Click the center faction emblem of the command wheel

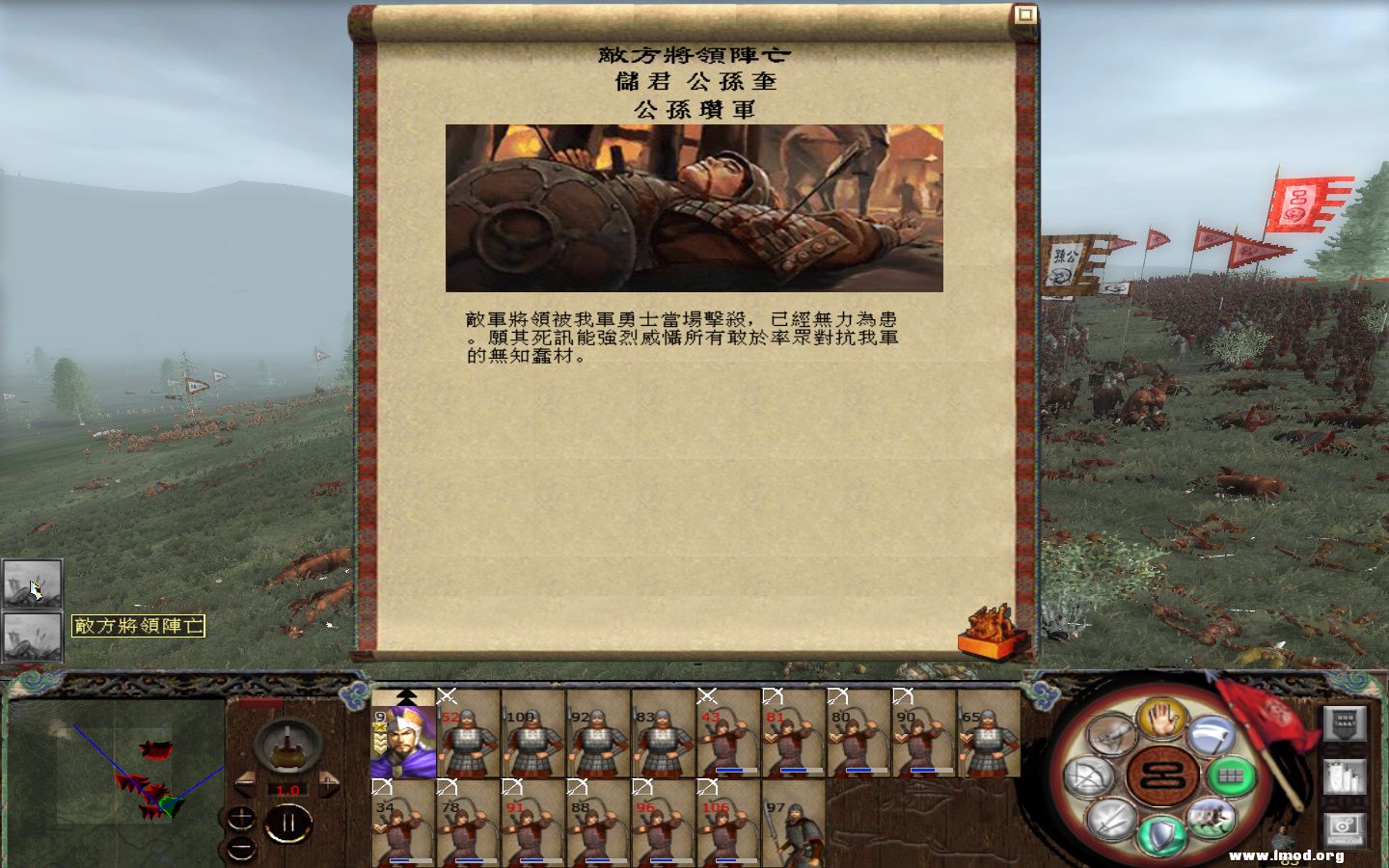(1160, 775)
